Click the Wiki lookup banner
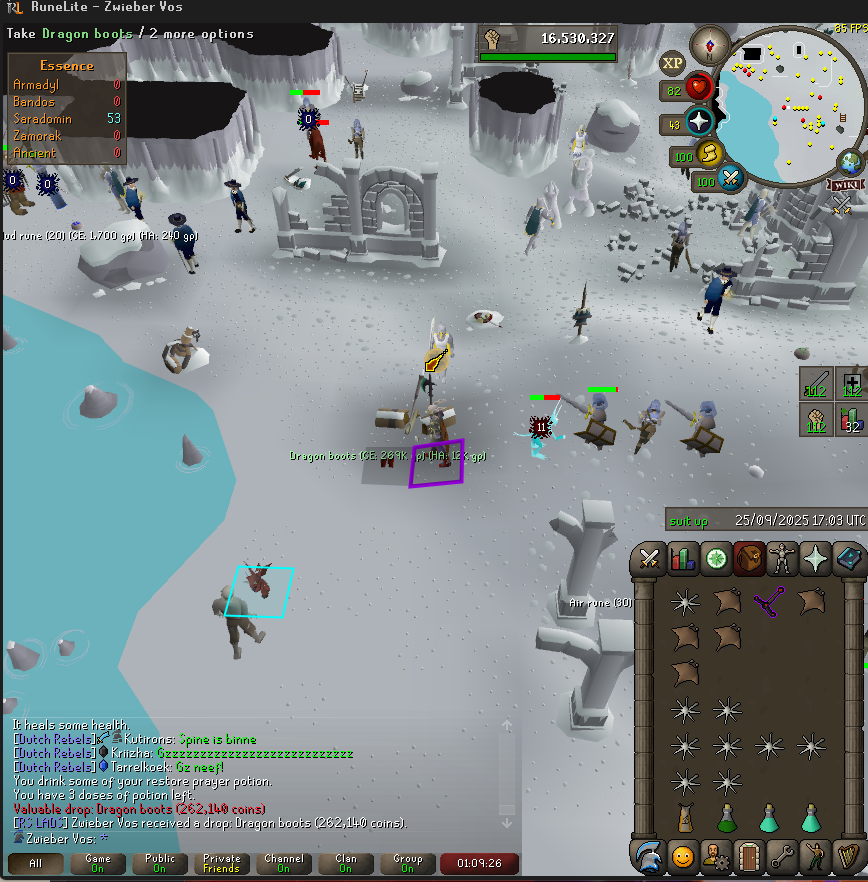 point(845,184)
